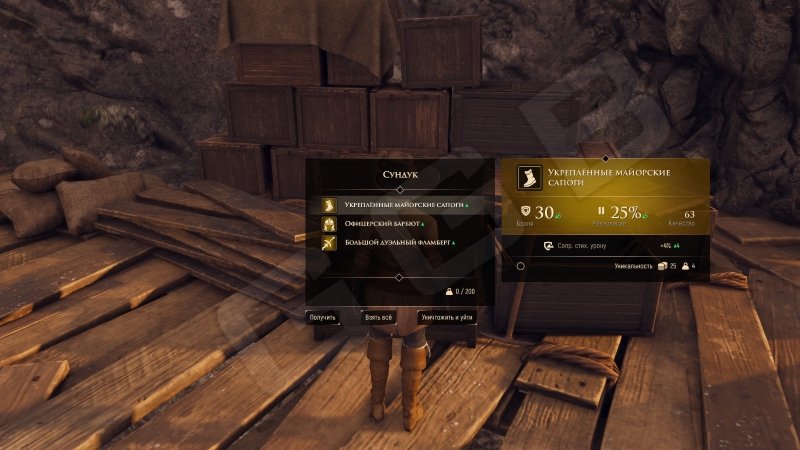Viewport: 800px width, 450px height.
Task: Click the Получить button
Action: pyautogui.click(x=322, y=317)
